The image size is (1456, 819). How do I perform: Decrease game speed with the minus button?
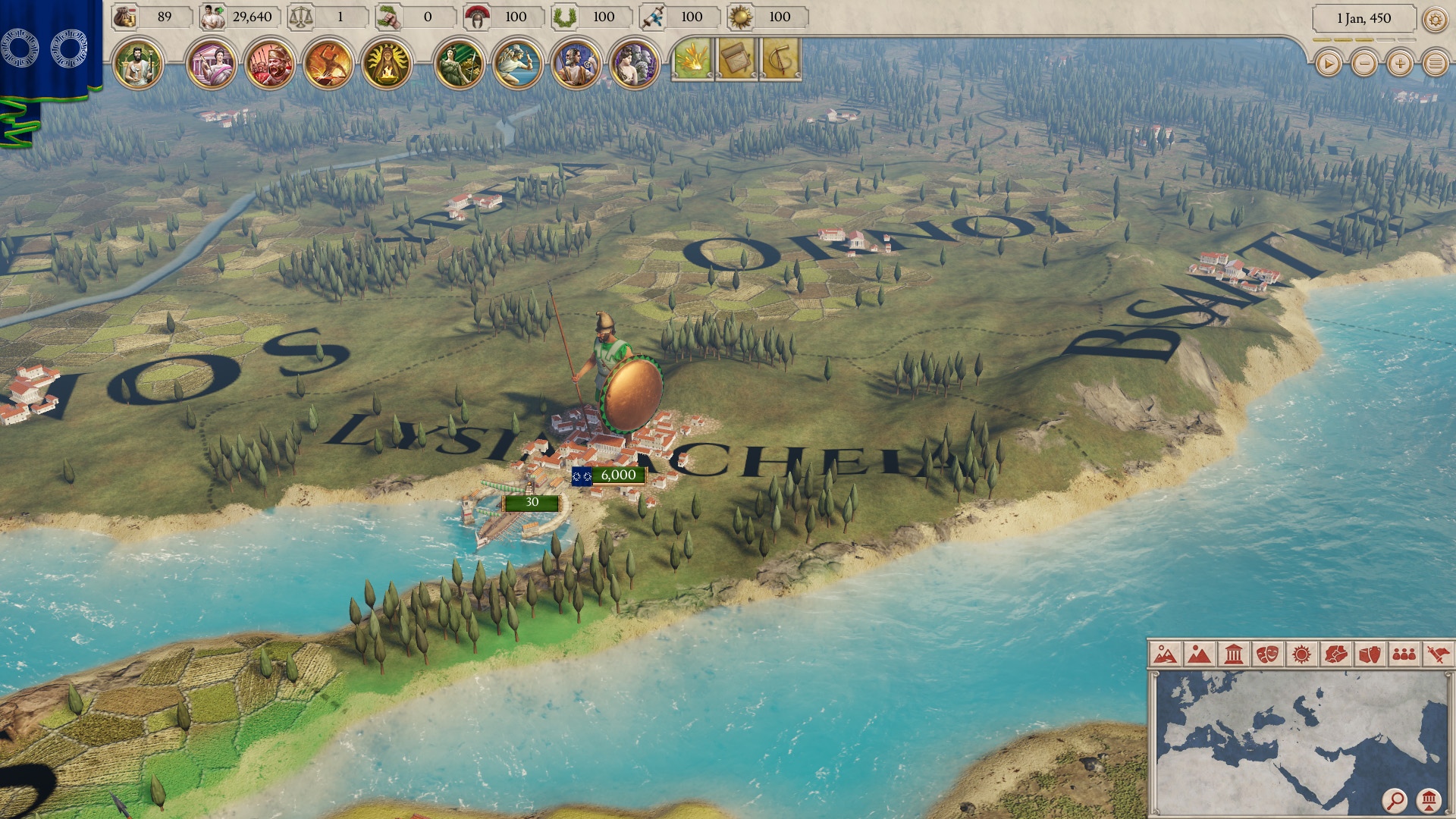point(1364,64)
